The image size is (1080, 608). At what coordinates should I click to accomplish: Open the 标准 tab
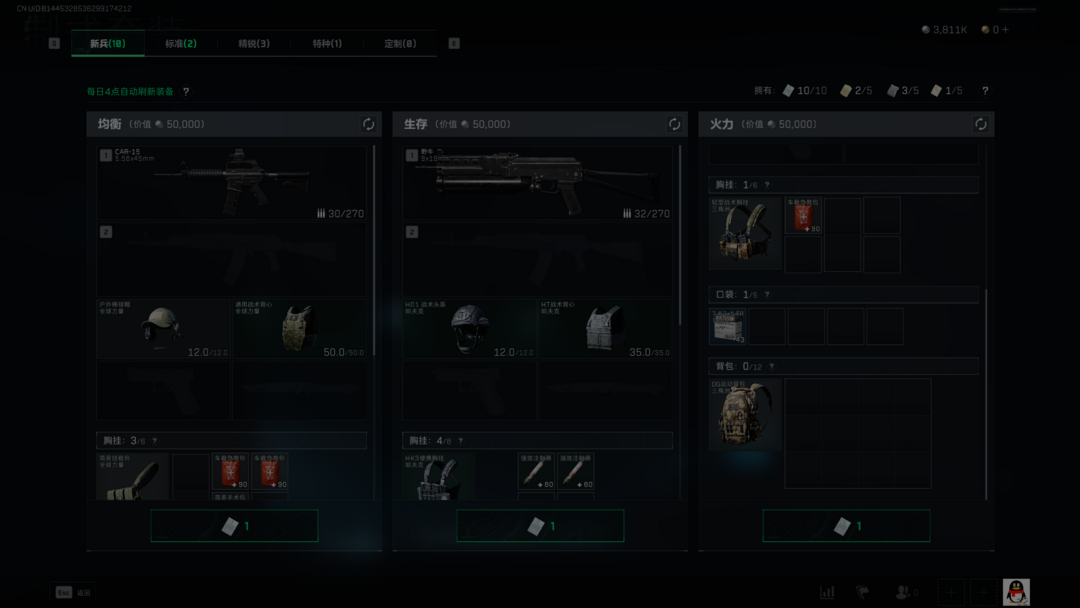(x=181, y=44)
